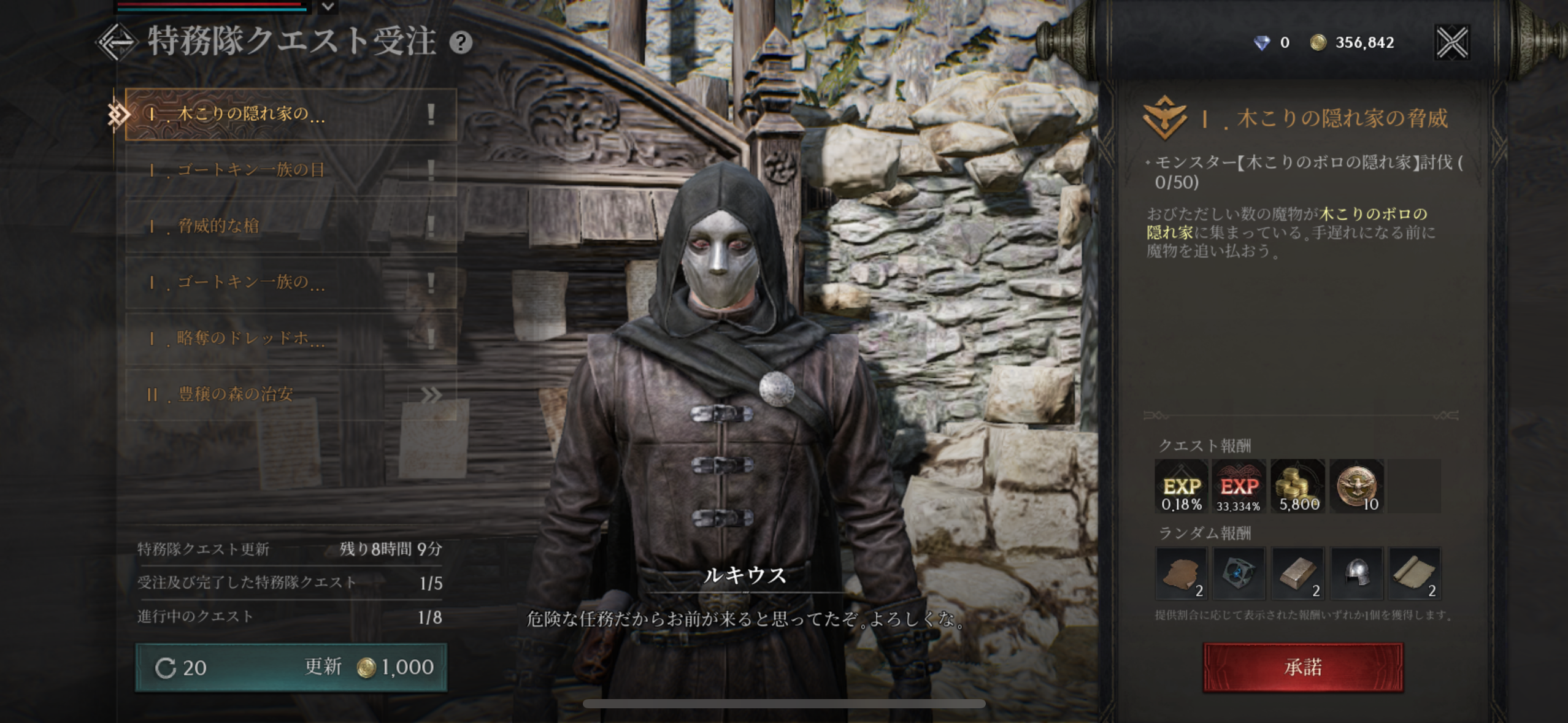The height and width of the screenshot is (723, 1568).
Task: Click the gold coins reward icon showing 5,800
Action: coord(1297,486)
